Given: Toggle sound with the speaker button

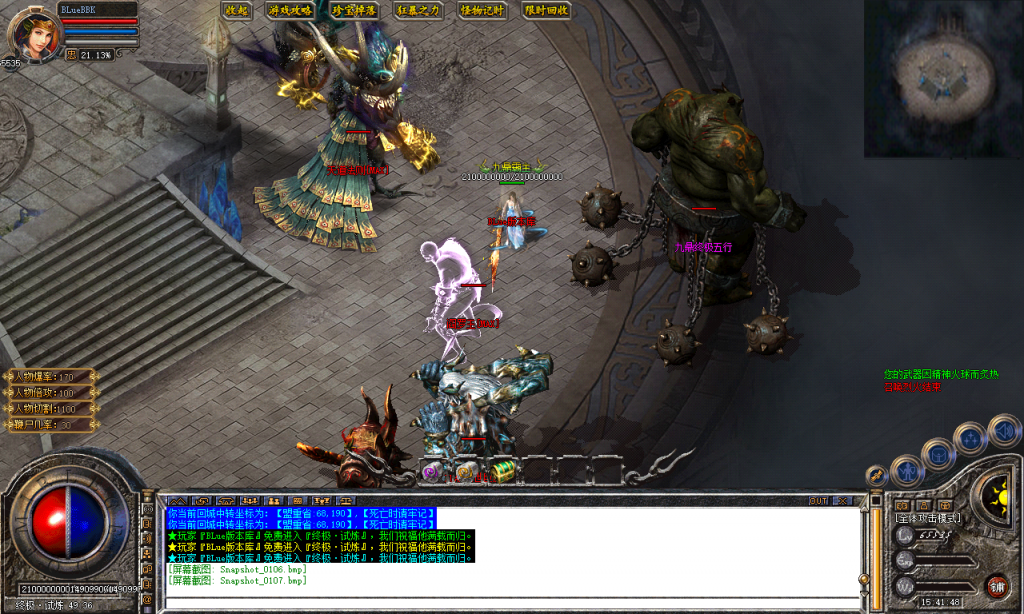Looking at the screenshot, I should [1003, 430].
